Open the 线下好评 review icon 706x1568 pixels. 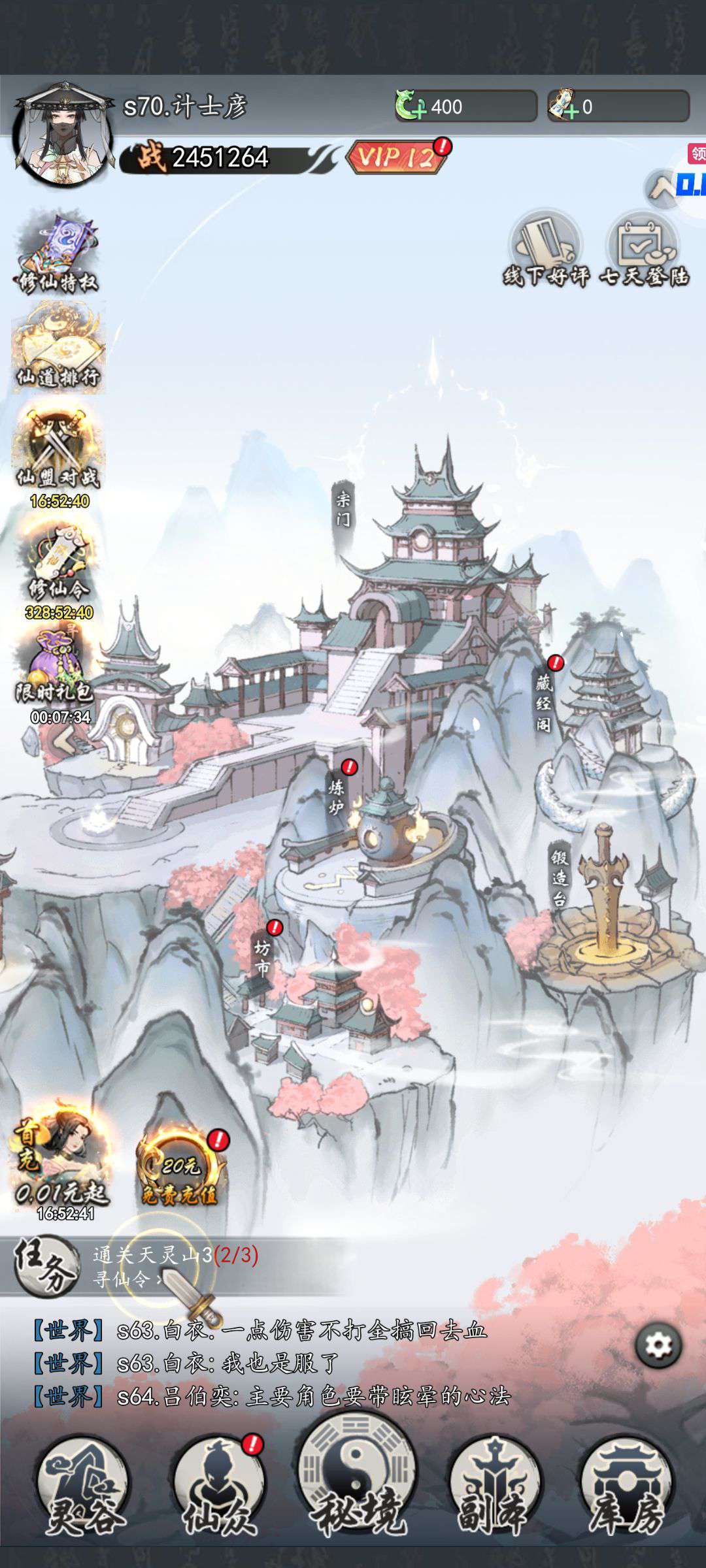tap(546, 250)
